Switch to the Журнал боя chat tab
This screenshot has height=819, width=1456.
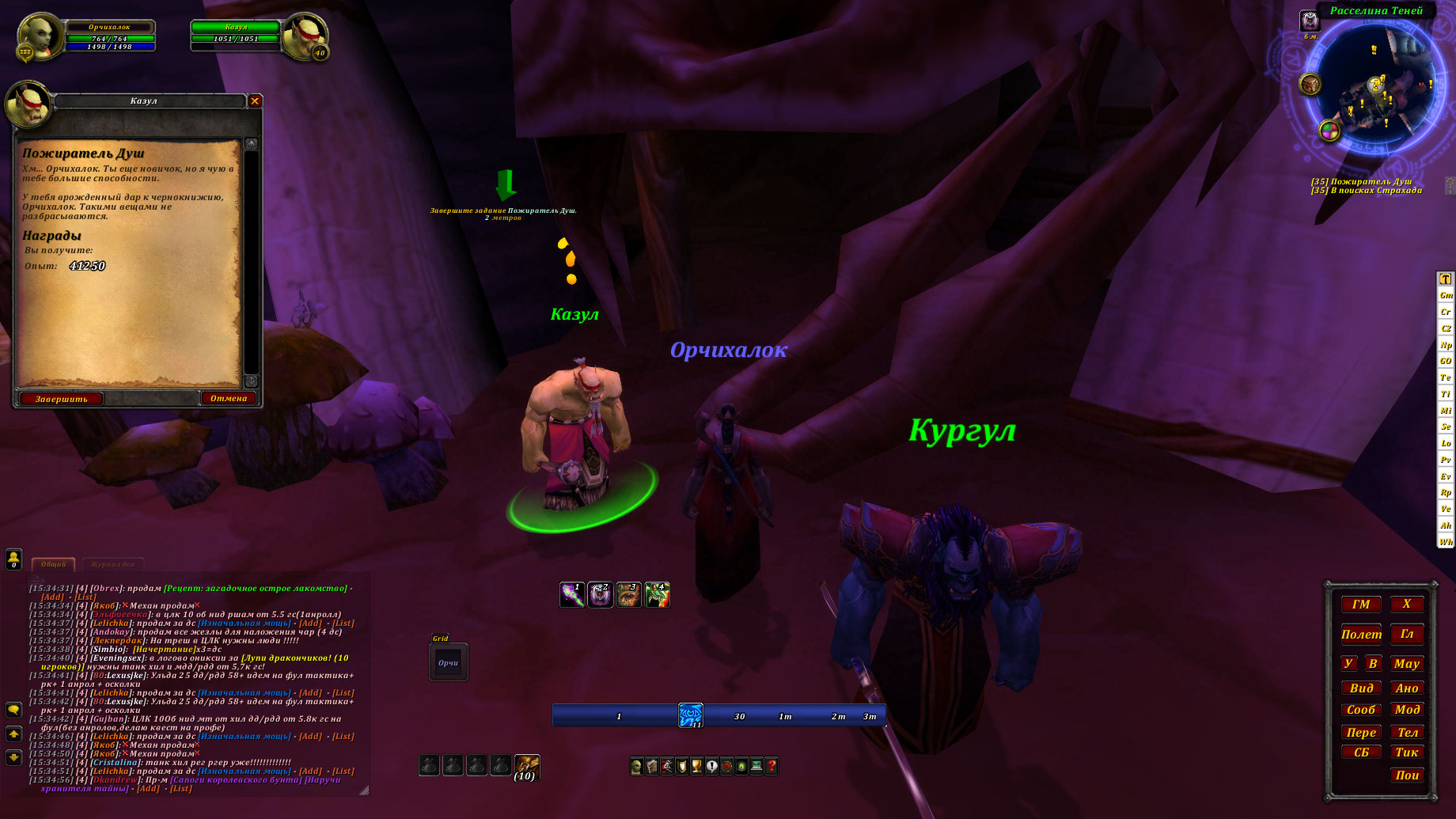point(112,564)
